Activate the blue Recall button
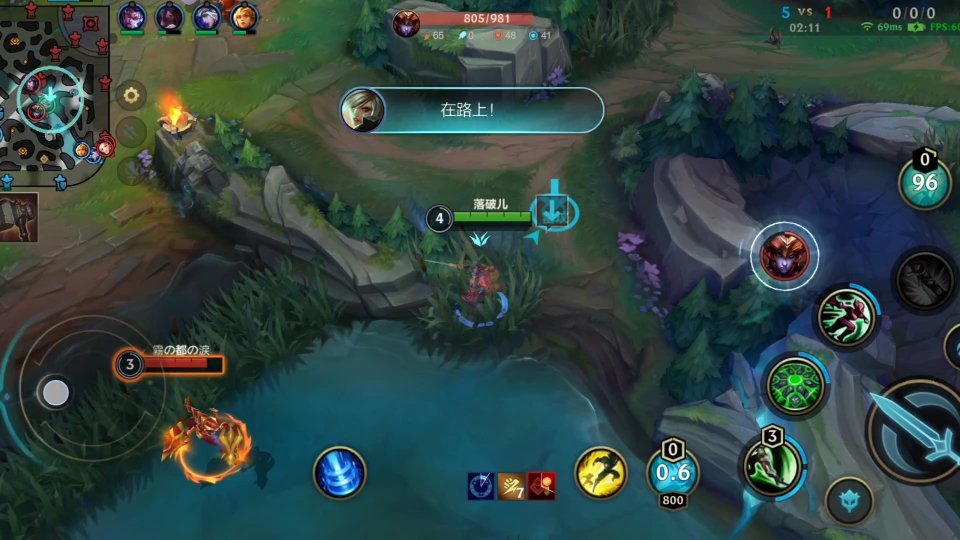960x540 pixels. click(x=339, y=473)
